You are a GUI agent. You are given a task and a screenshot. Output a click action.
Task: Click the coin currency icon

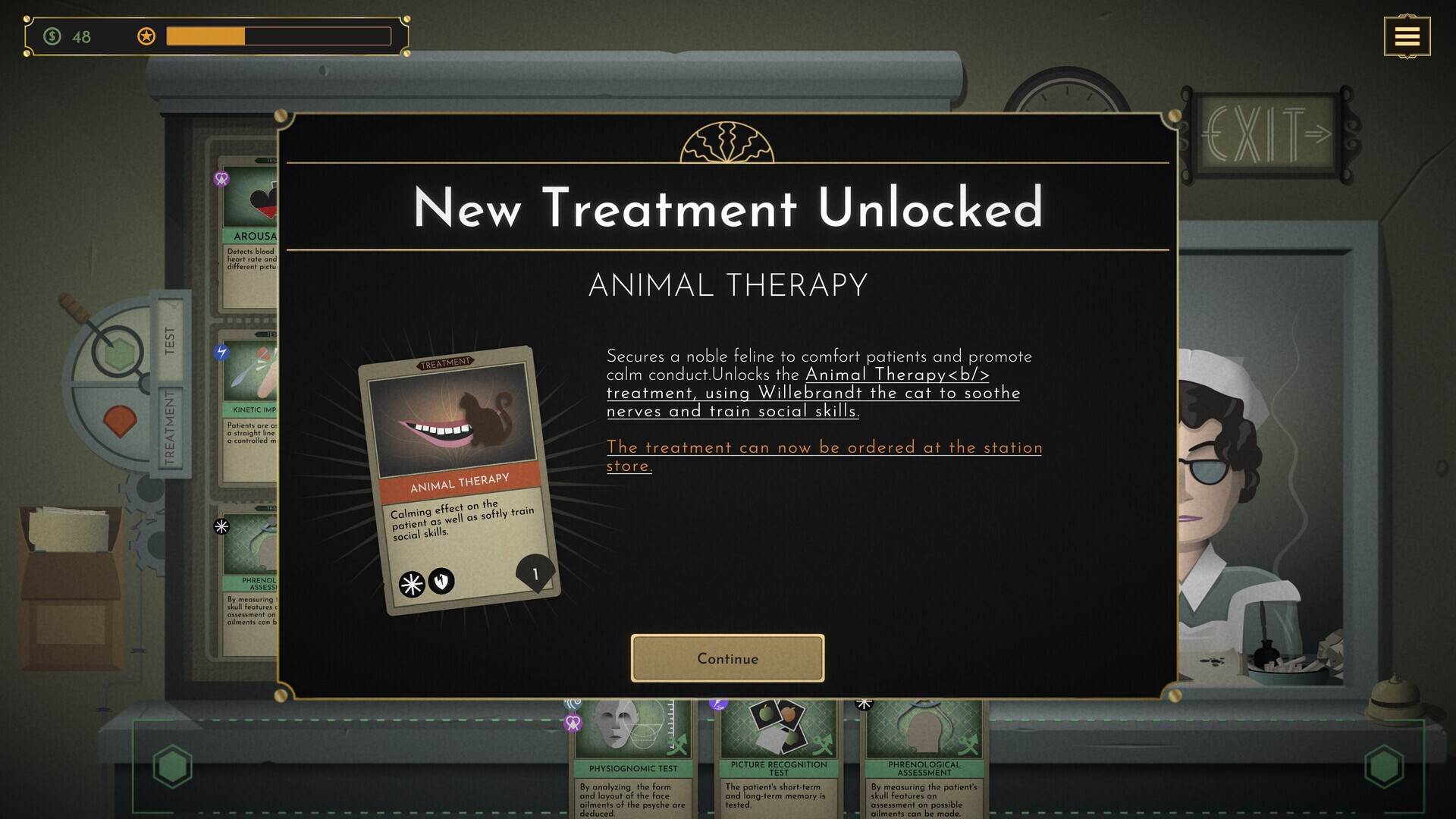(x=52, y=36)
